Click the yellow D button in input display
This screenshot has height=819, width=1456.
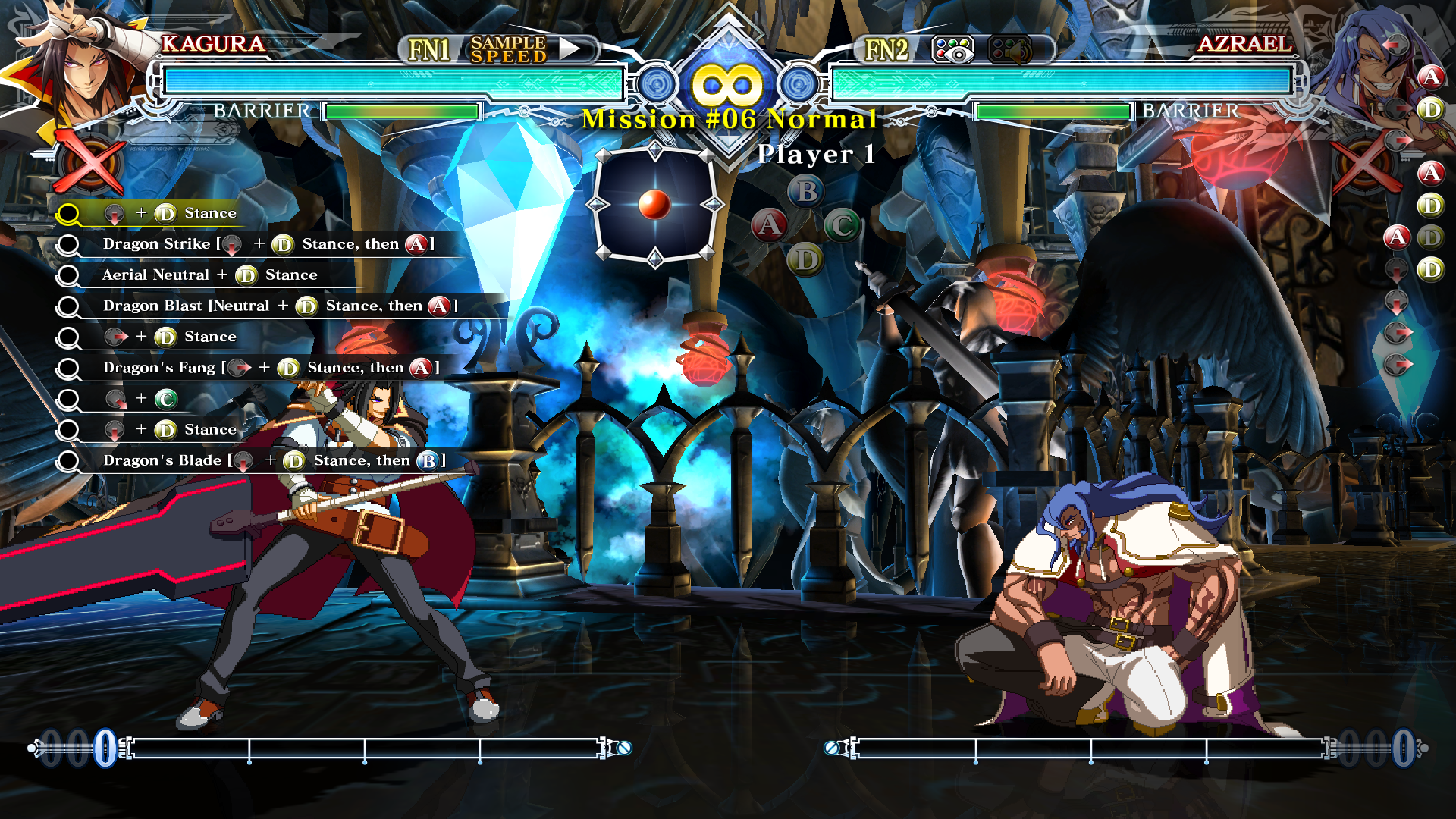[805, 260]
